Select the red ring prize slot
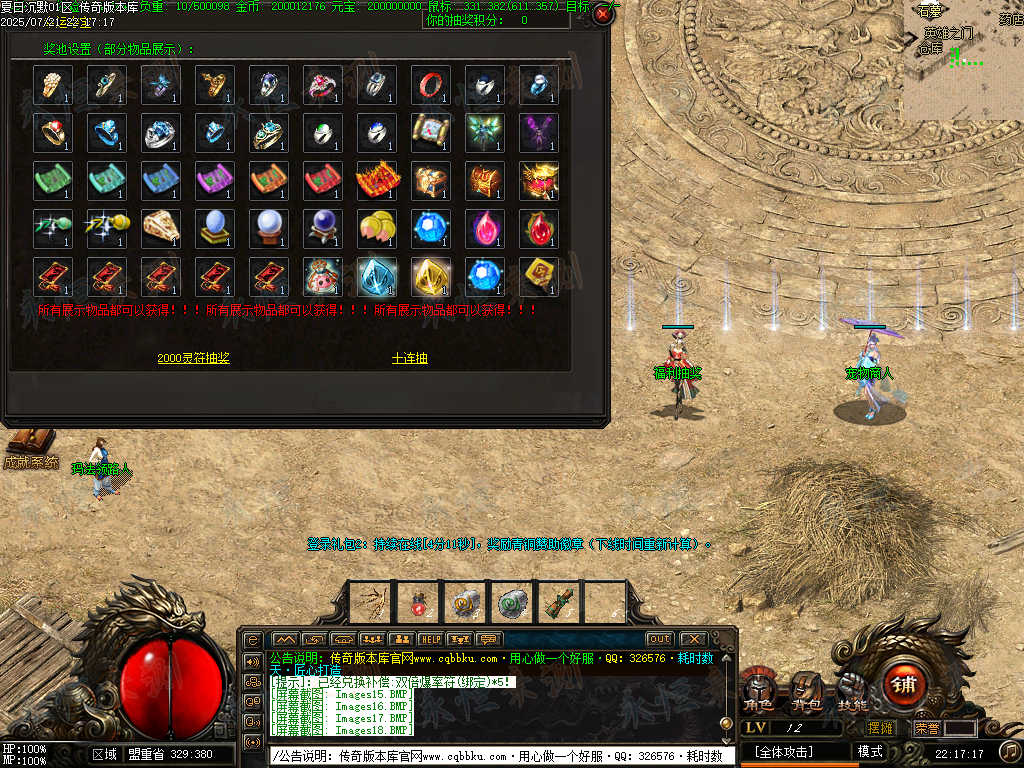This screenshot has width=1024, height=768. point(430,85)
